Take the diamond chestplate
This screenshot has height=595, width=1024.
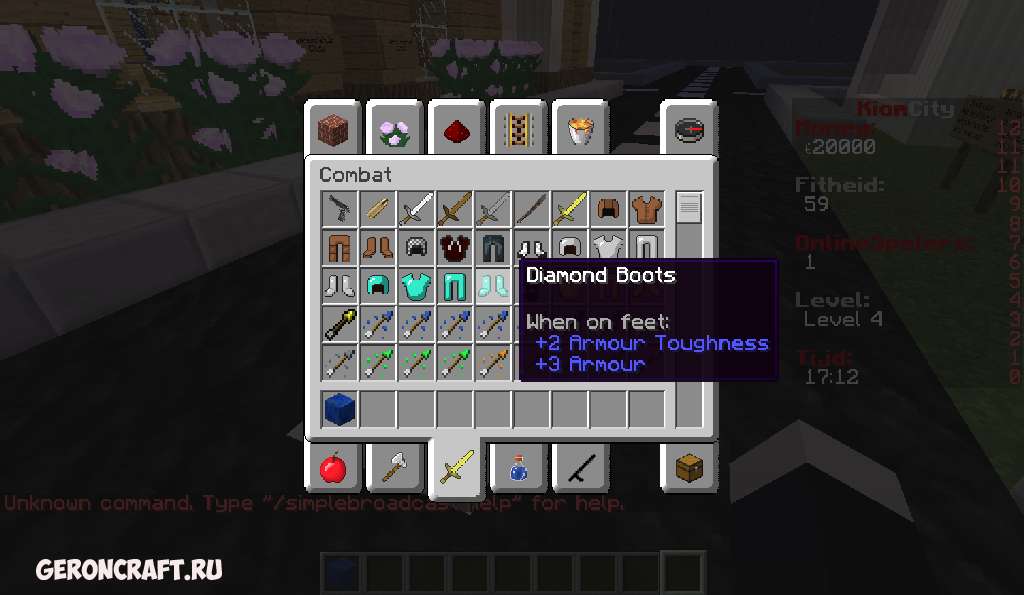(x=416, y=286)
